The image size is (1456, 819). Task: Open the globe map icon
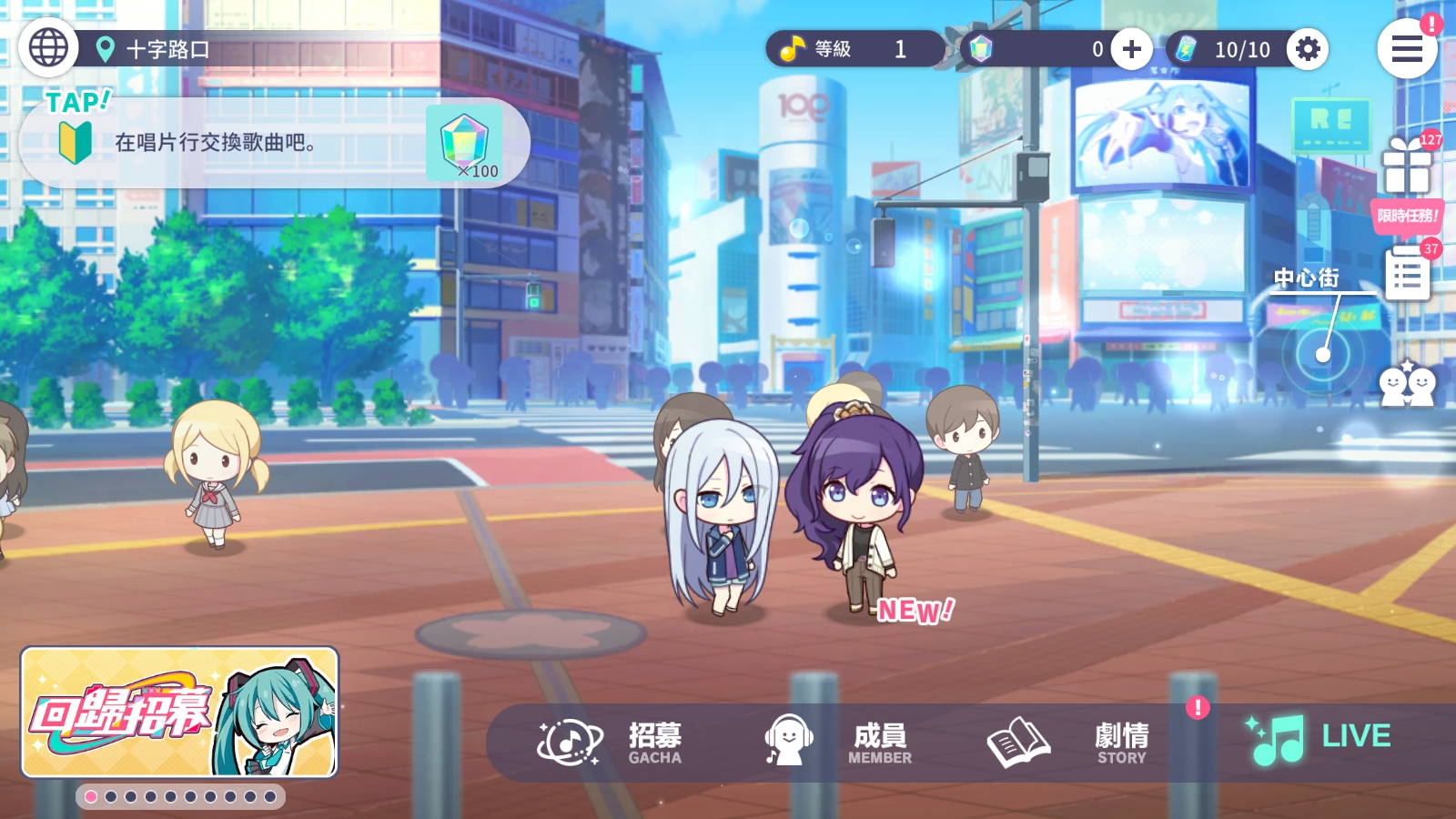[x=48, y=47]
